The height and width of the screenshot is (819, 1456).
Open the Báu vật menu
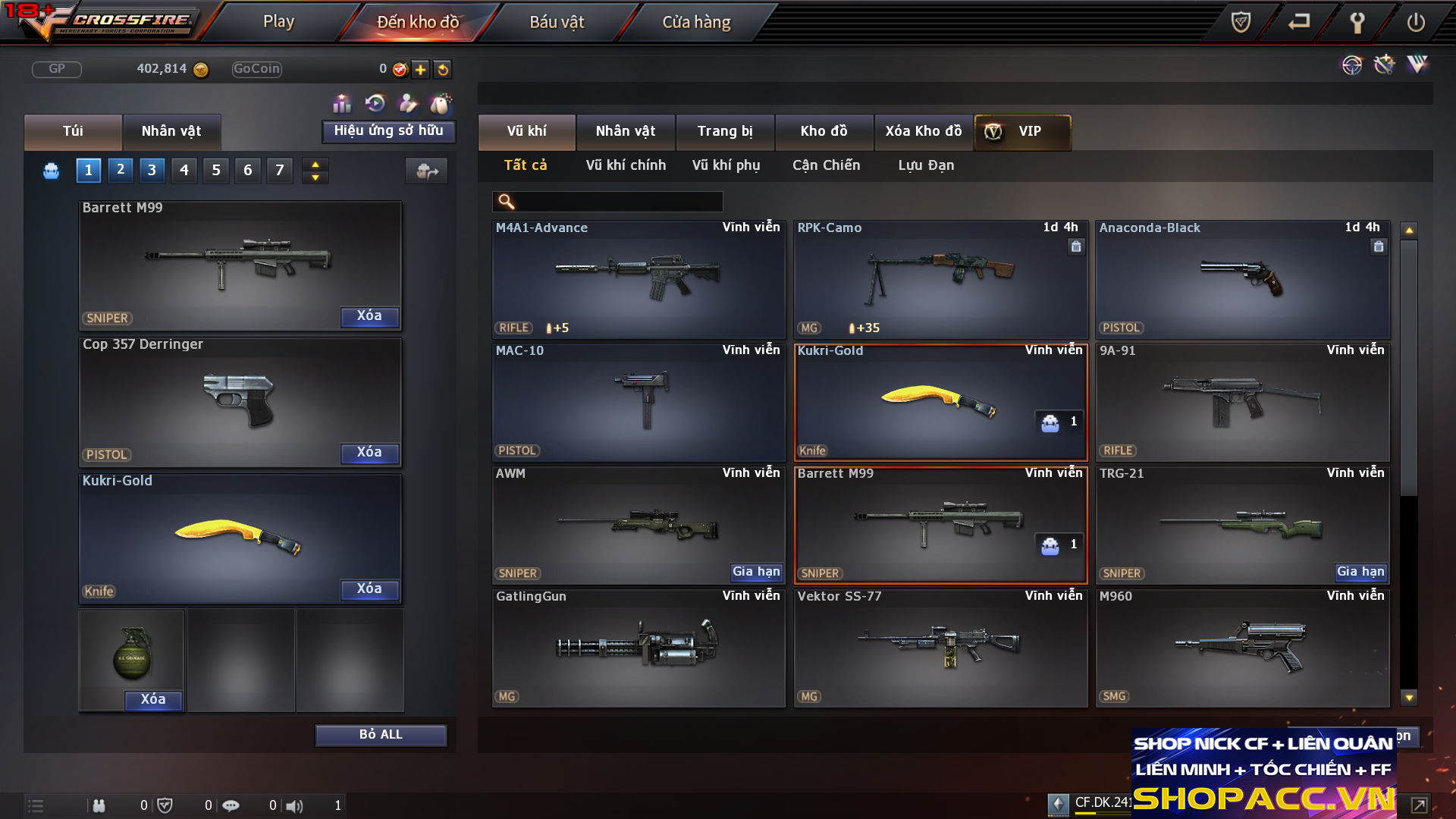pyautogui.click(x=557, y=22)
